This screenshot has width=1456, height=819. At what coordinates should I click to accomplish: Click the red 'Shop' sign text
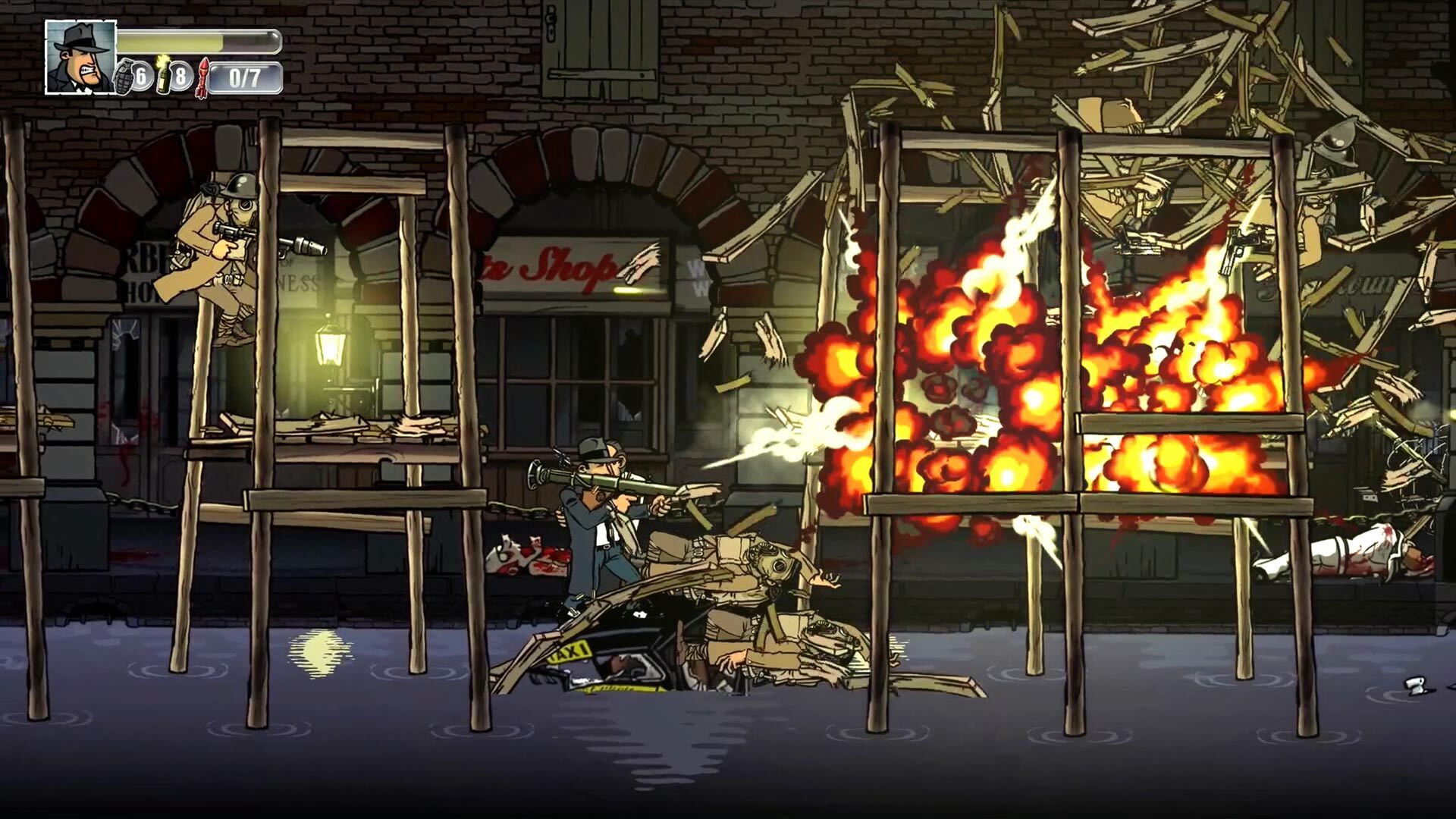[x=565, y=269]
